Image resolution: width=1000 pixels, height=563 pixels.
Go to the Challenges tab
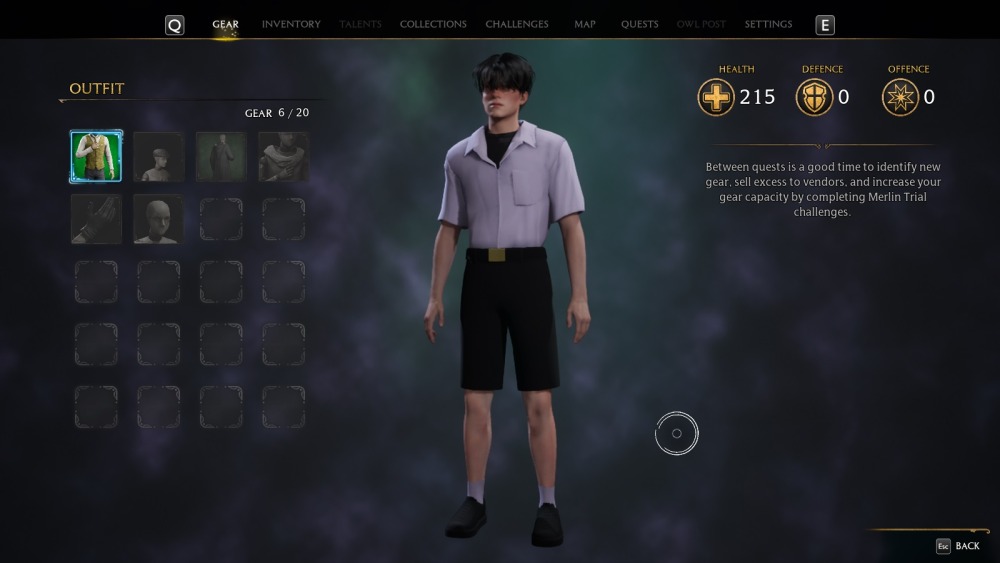(517, 24)
